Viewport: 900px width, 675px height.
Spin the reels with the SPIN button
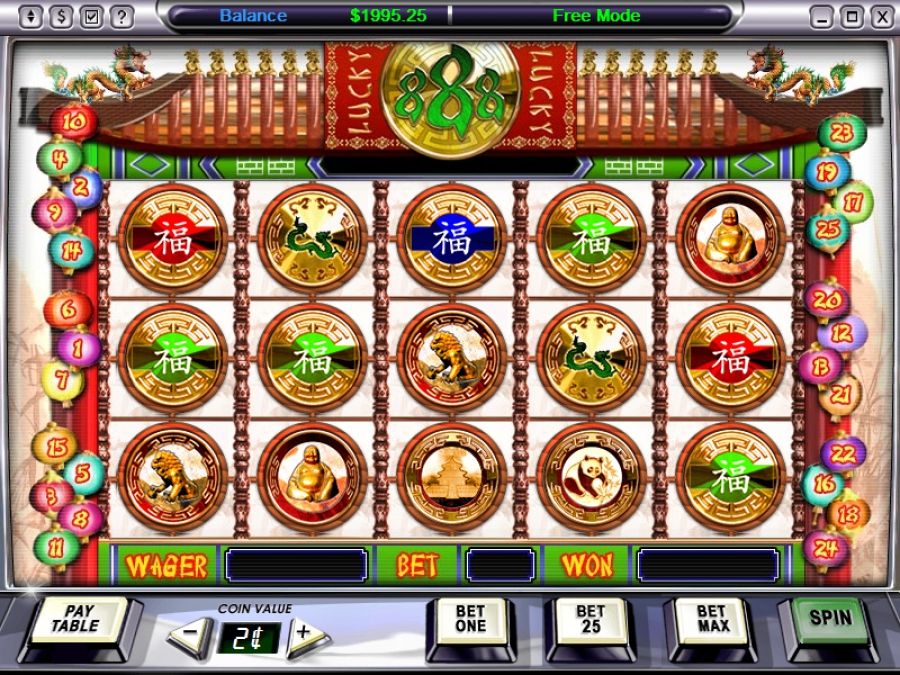point(831,620)
